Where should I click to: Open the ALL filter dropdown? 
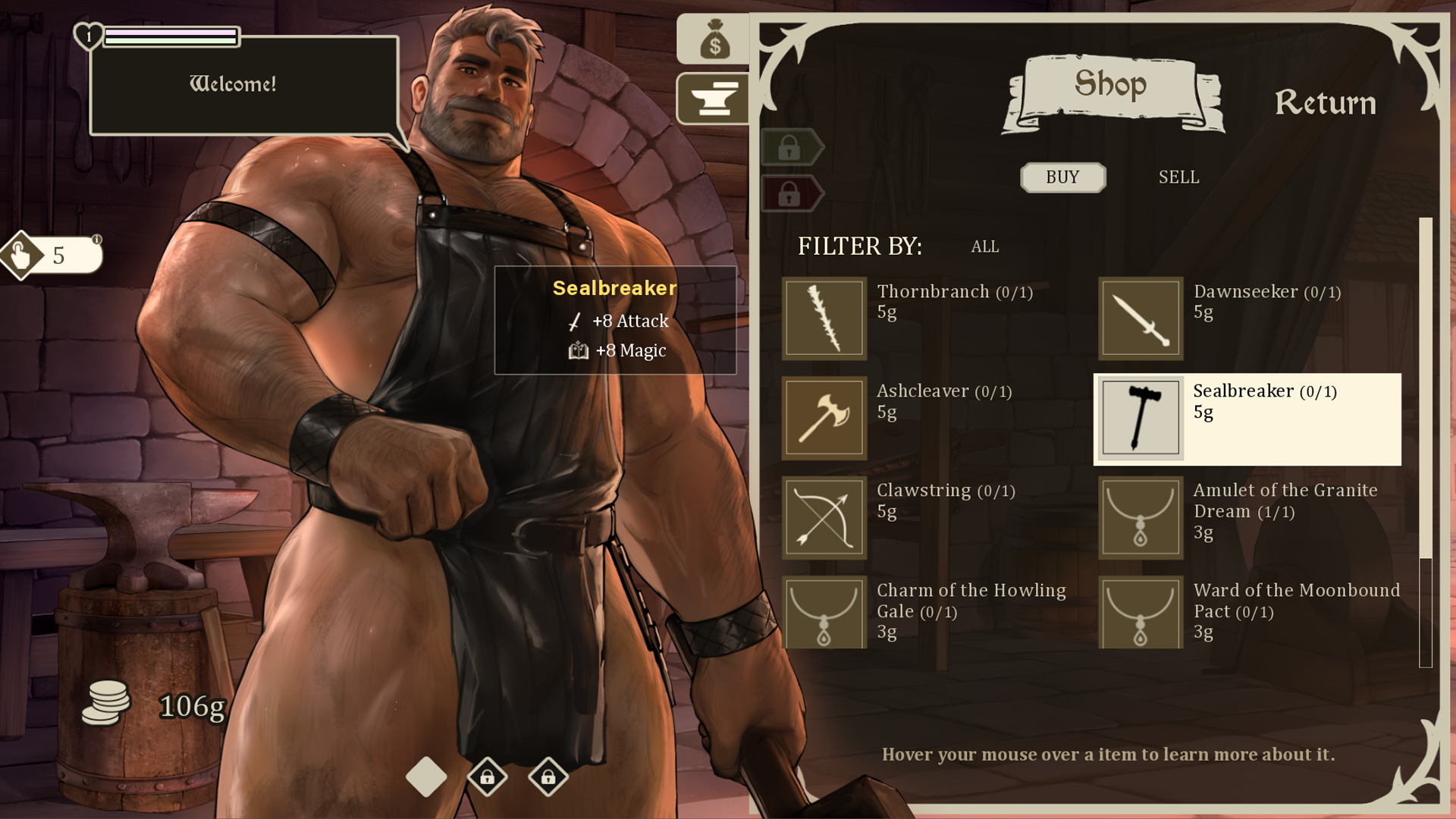[x=984, y=246]
